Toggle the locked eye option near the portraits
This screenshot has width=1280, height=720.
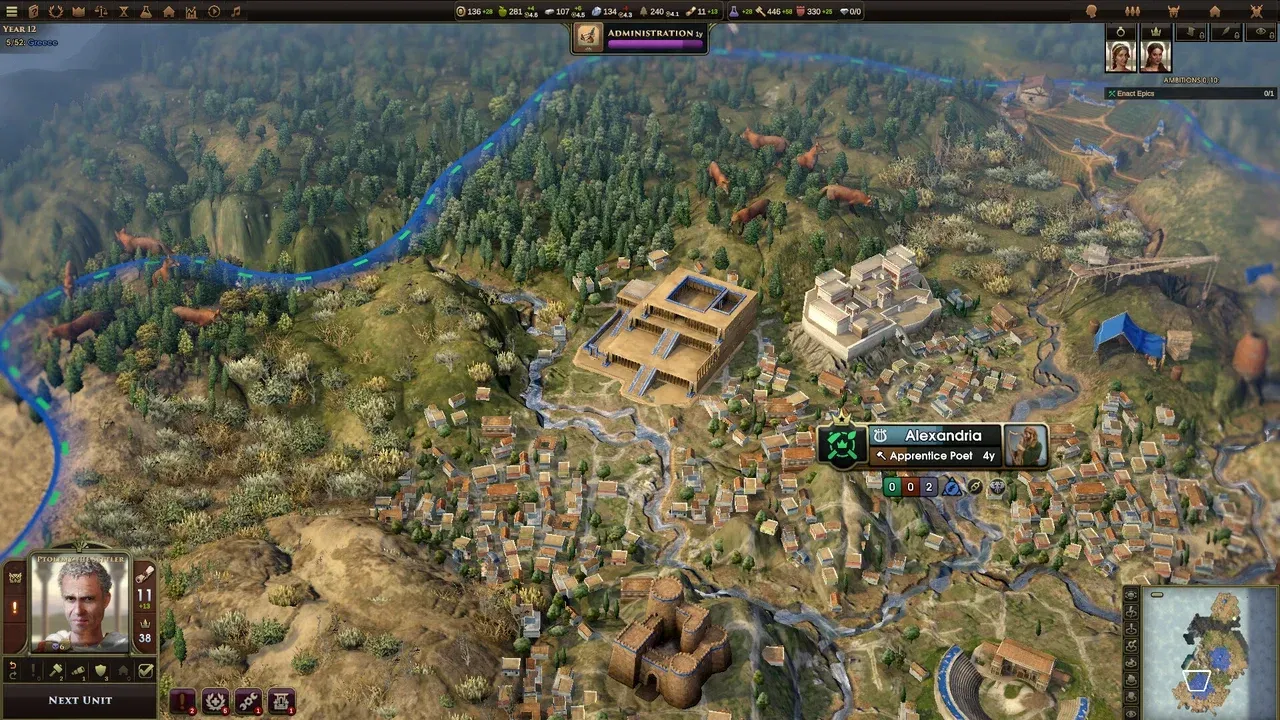tap(1261, 32)
